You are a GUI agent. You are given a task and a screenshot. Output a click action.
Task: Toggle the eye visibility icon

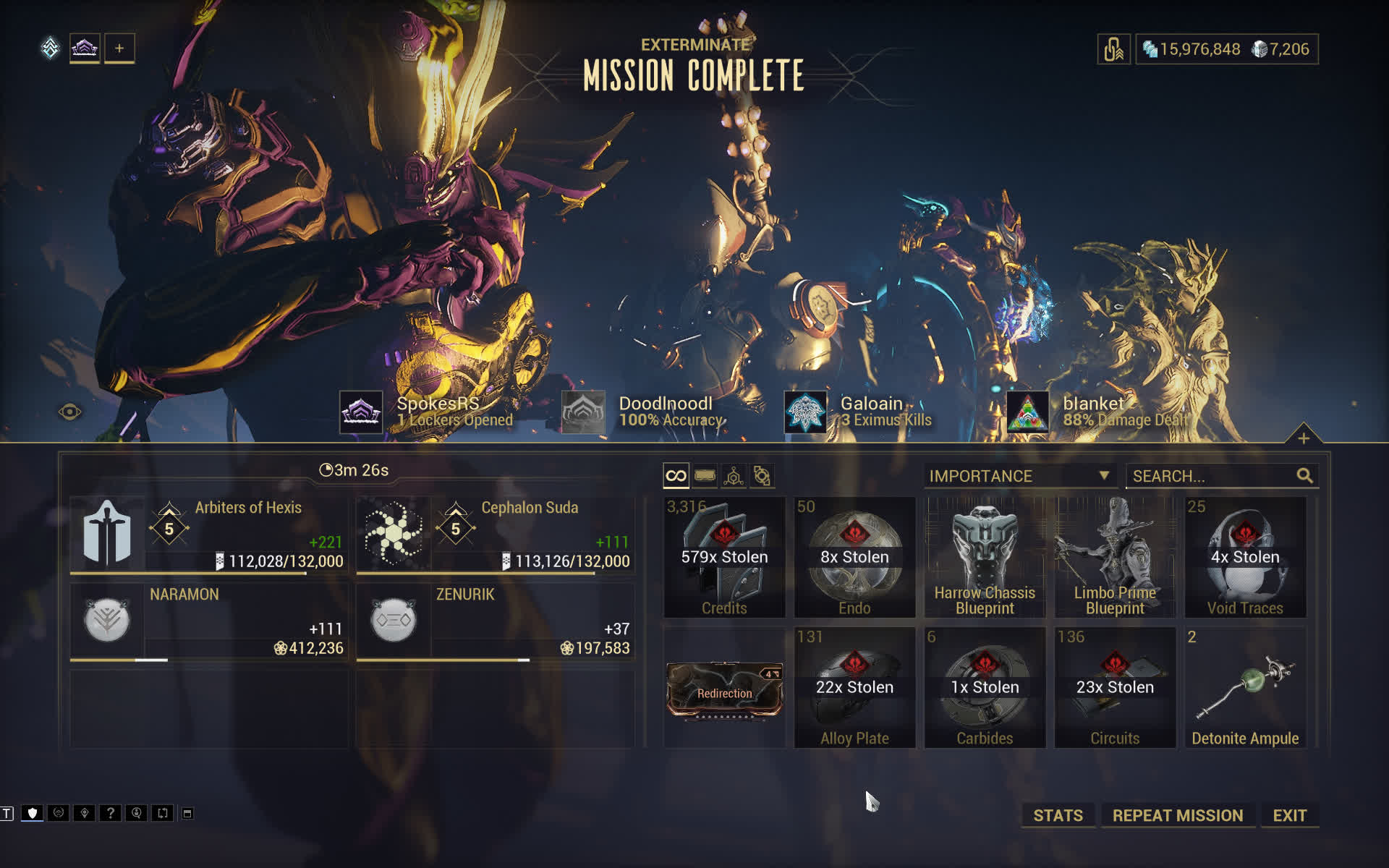(x=70, y=412)
